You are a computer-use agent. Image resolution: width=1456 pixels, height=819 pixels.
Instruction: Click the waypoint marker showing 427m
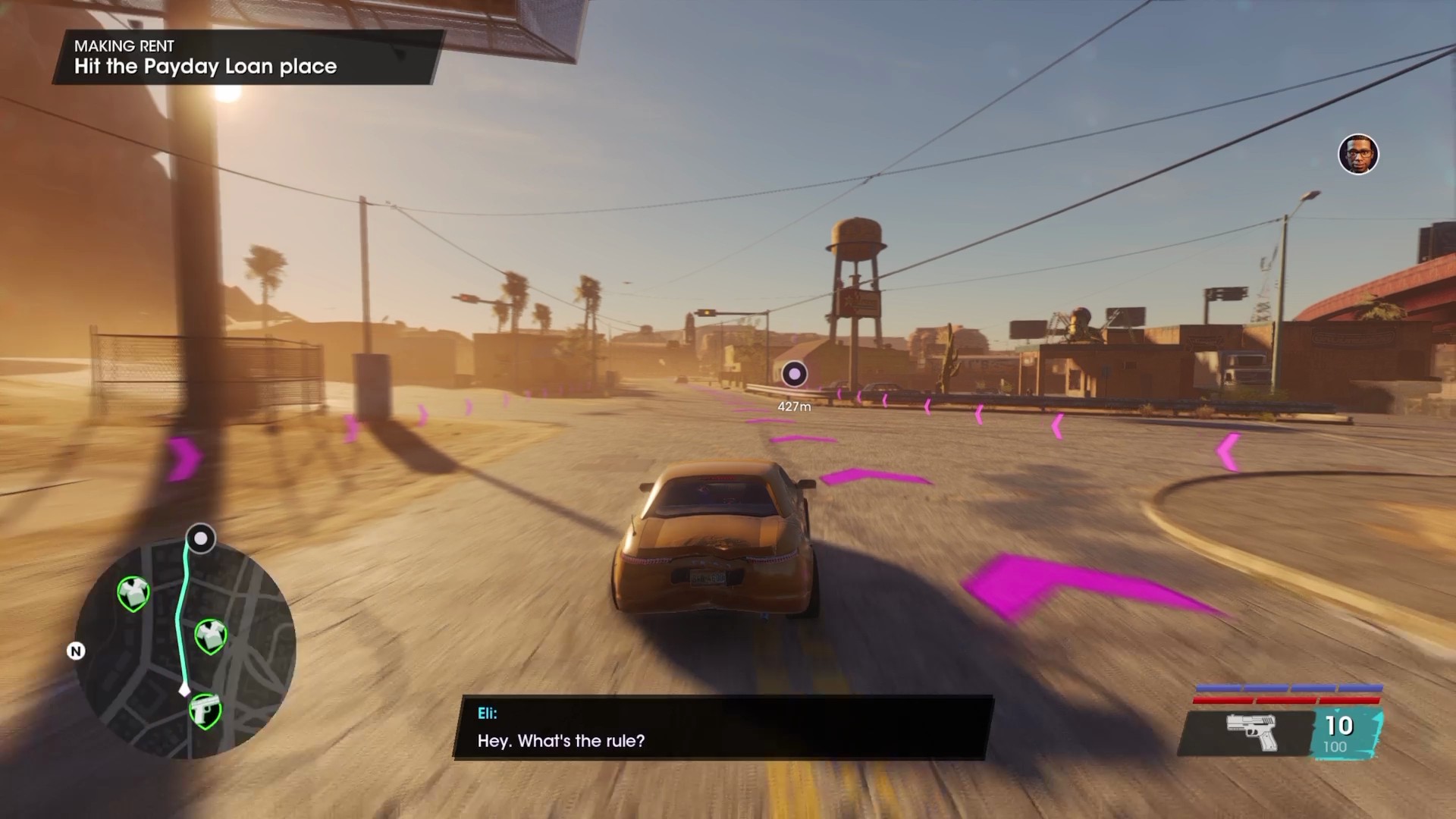794,374
